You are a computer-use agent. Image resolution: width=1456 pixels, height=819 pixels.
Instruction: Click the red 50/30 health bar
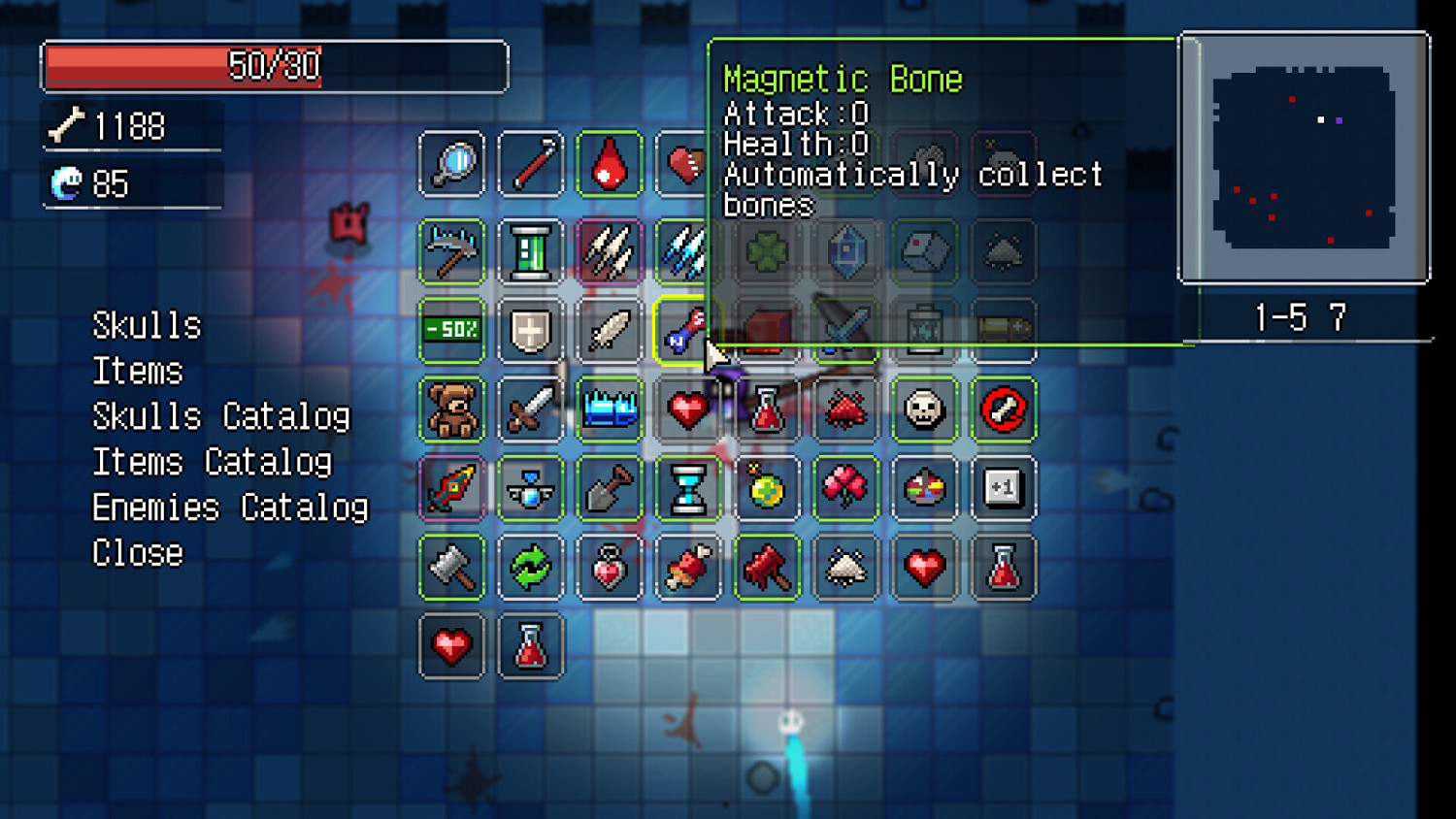[x=274, y=65]
